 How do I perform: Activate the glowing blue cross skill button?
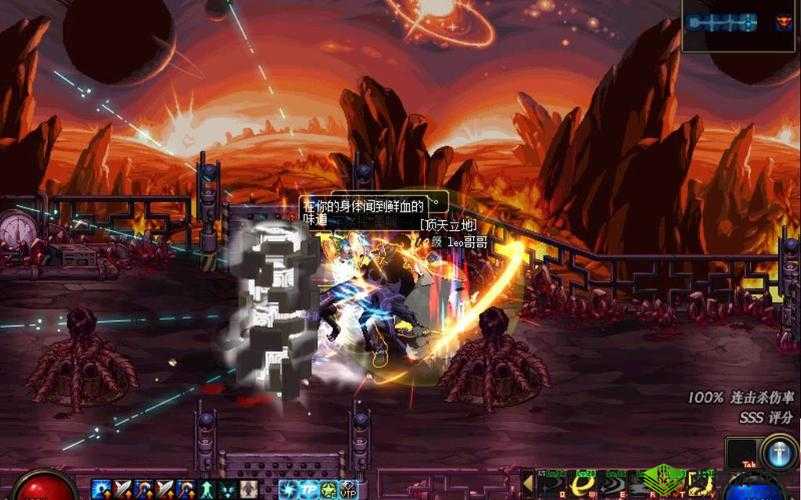[x=778, y=452]
